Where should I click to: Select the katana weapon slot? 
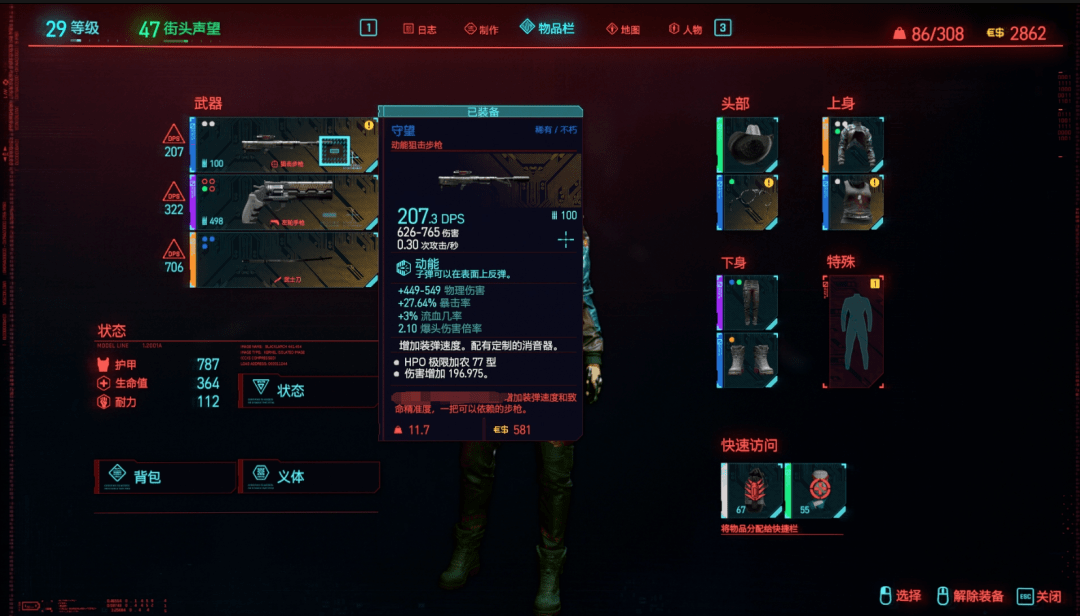284,260
